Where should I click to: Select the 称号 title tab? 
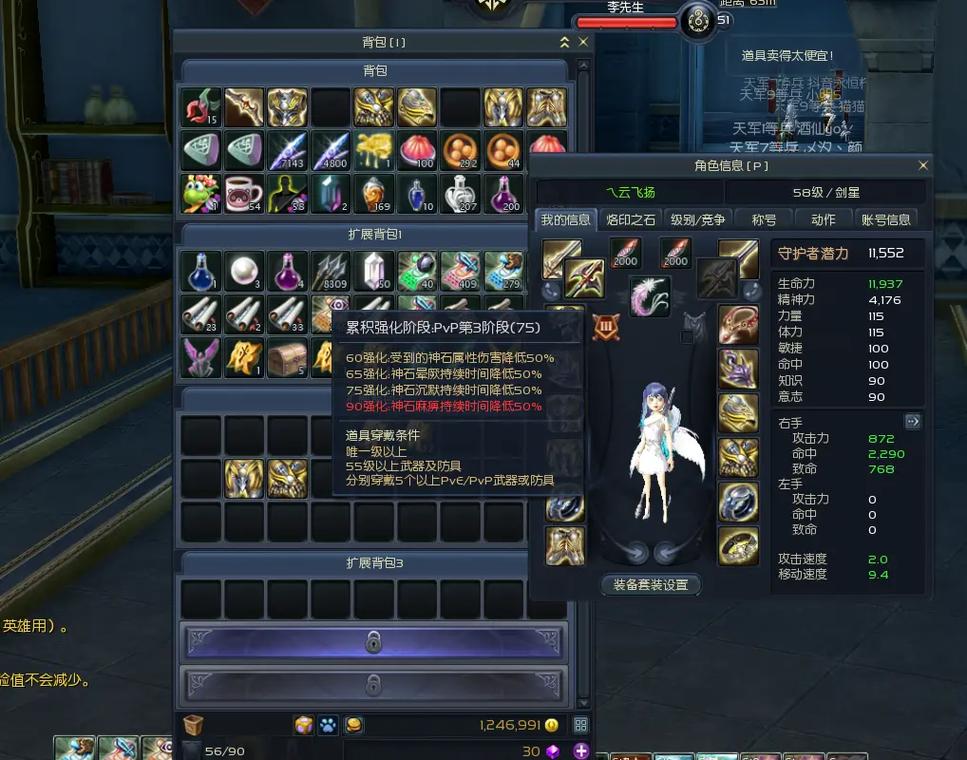pyautogui.click(x=764, y=220)
